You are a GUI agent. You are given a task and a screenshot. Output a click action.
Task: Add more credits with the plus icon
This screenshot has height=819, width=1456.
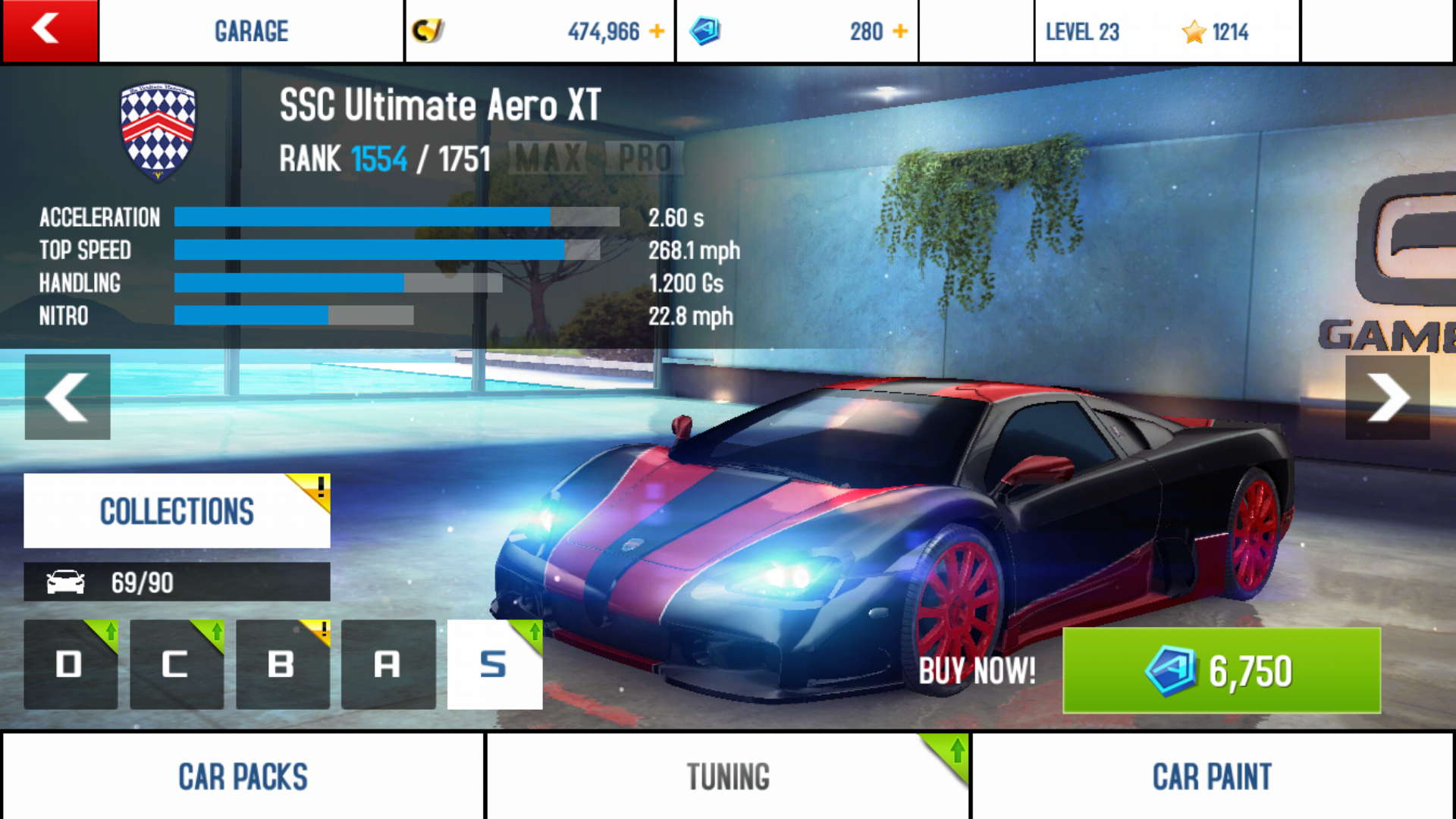pos(657,31)
